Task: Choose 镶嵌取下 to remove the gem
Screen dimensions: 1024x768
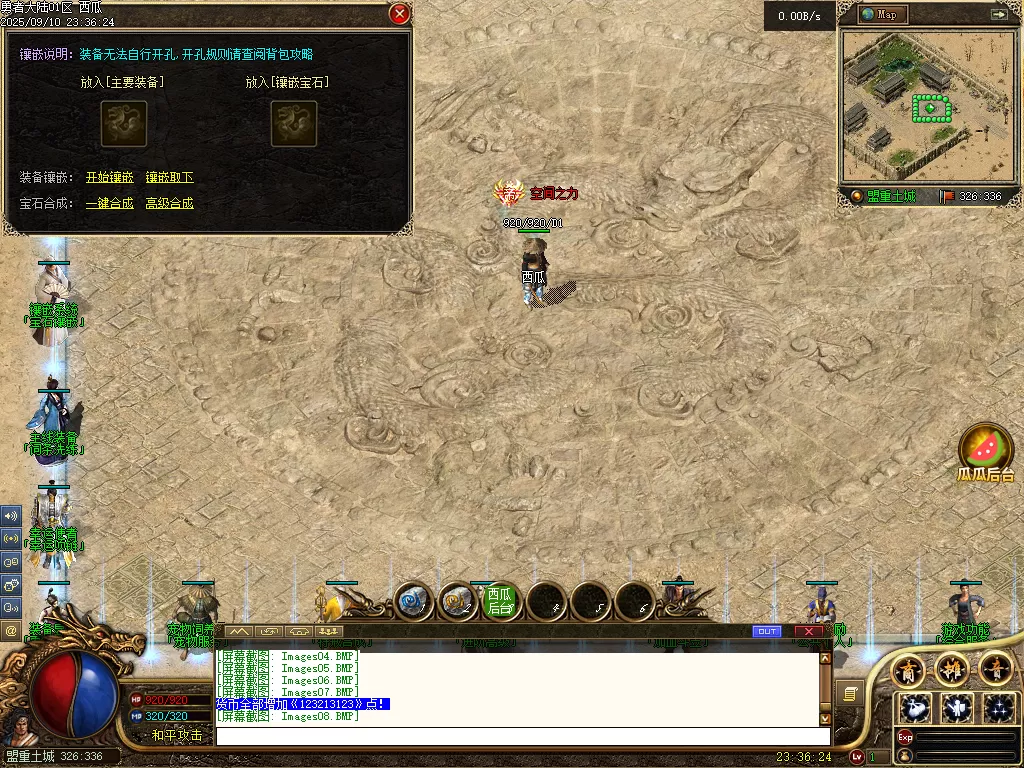Action: pyautogui.click(x=169, y=177)
